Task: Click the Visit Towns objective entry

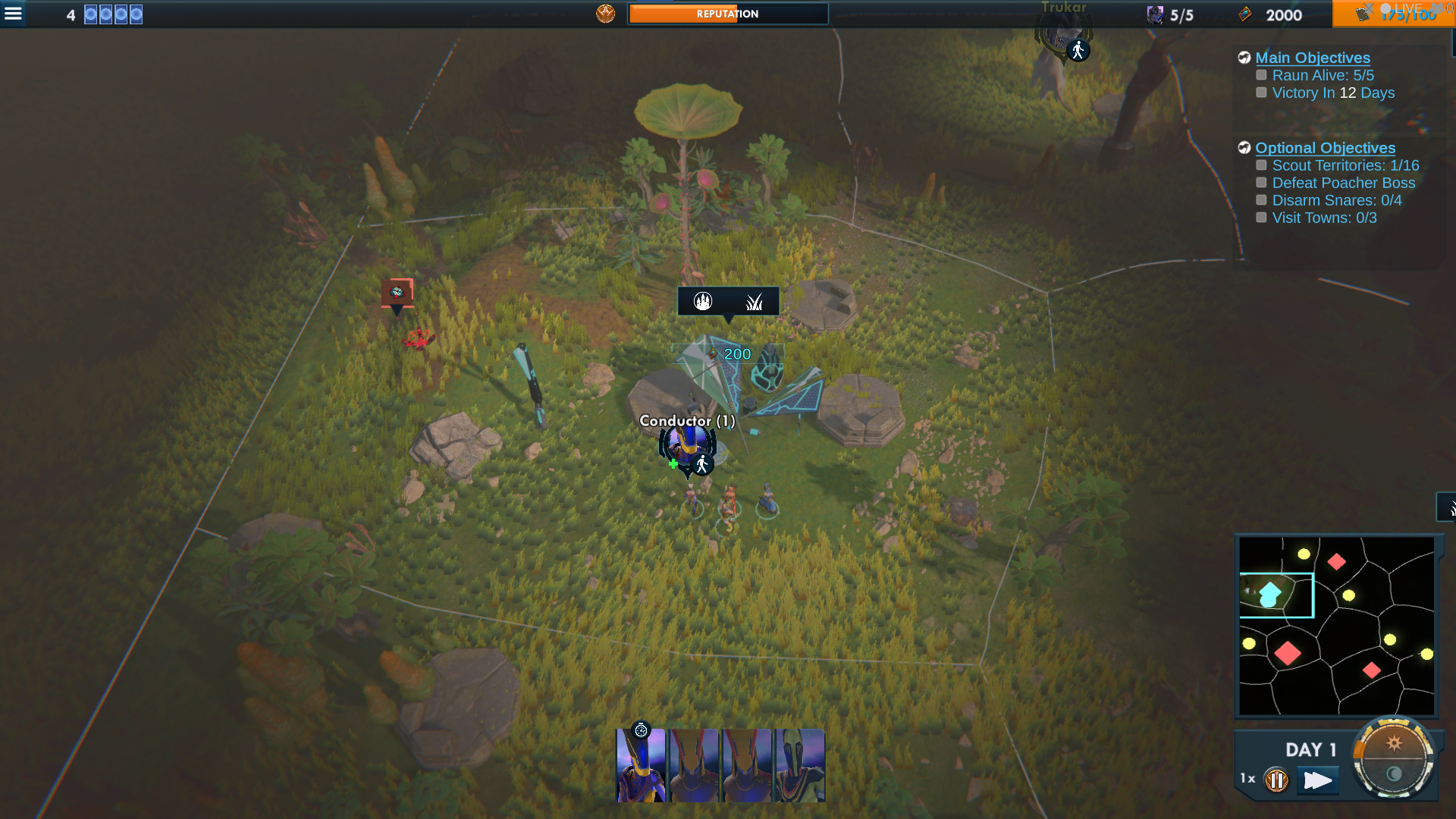Action: tap(1324, 218)
